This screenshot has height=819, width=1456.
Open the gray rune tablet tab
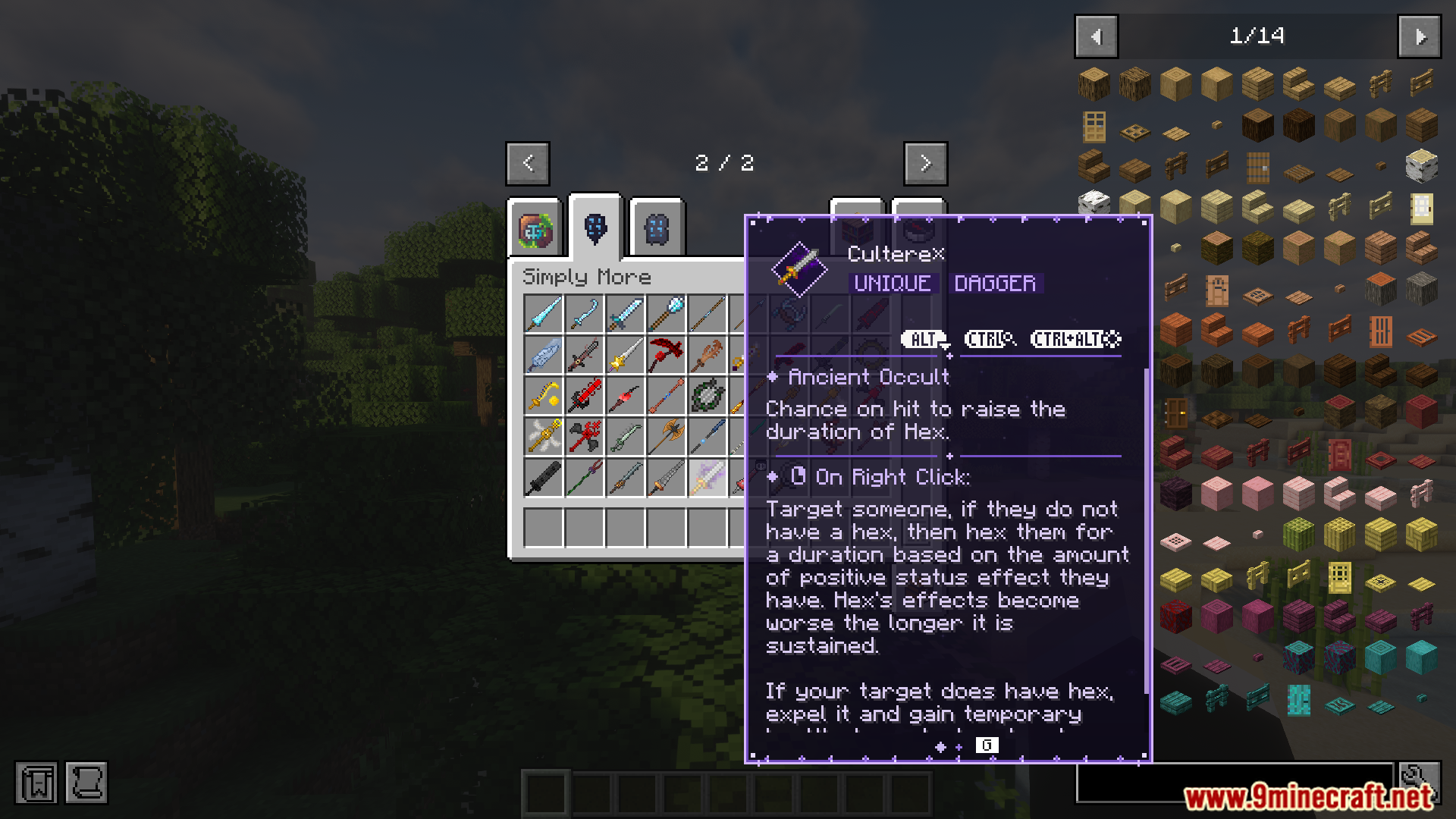click(x=657, y=229)
